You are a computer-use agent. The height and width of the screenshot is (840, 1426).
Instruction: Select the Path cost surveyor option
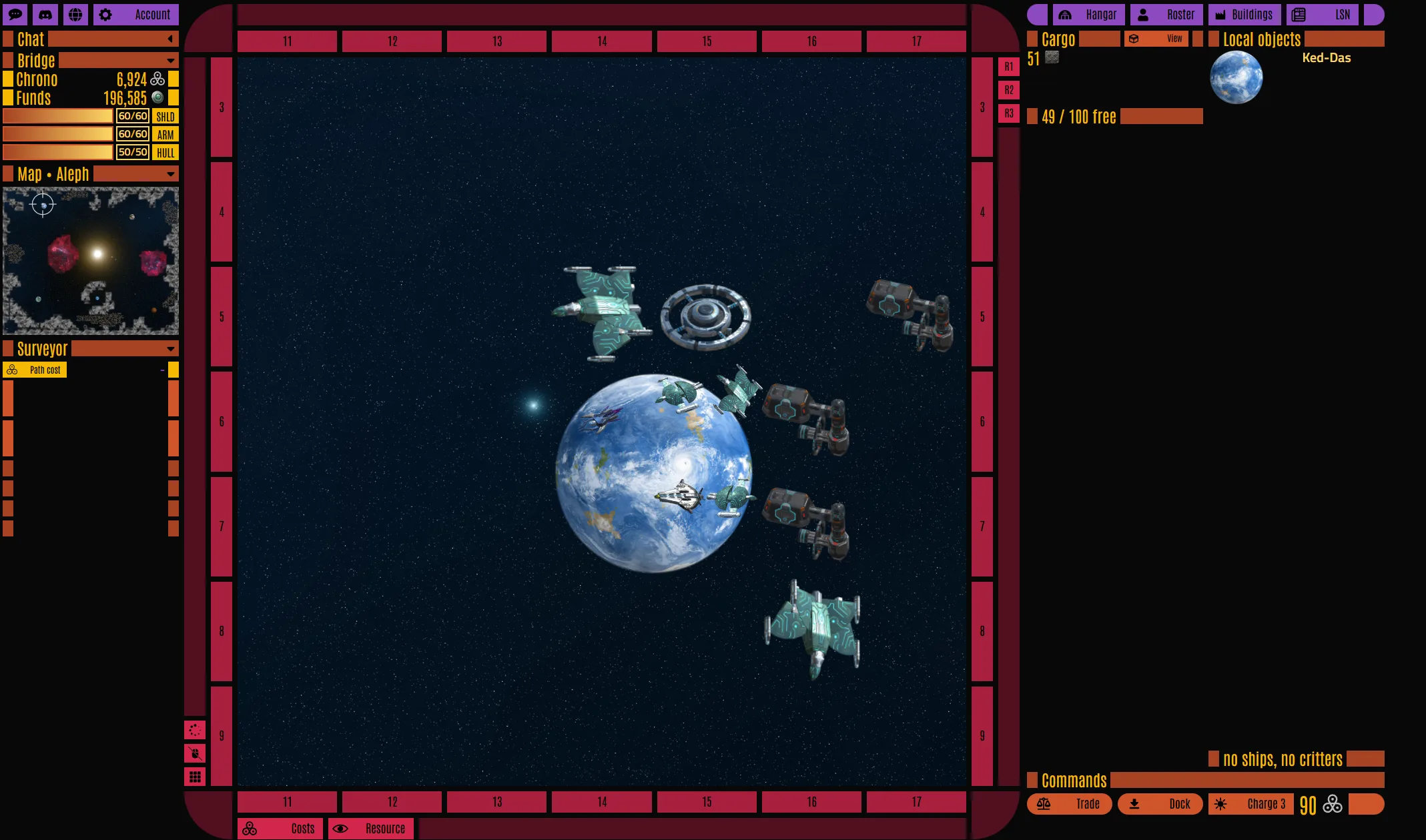click(35, 370)
